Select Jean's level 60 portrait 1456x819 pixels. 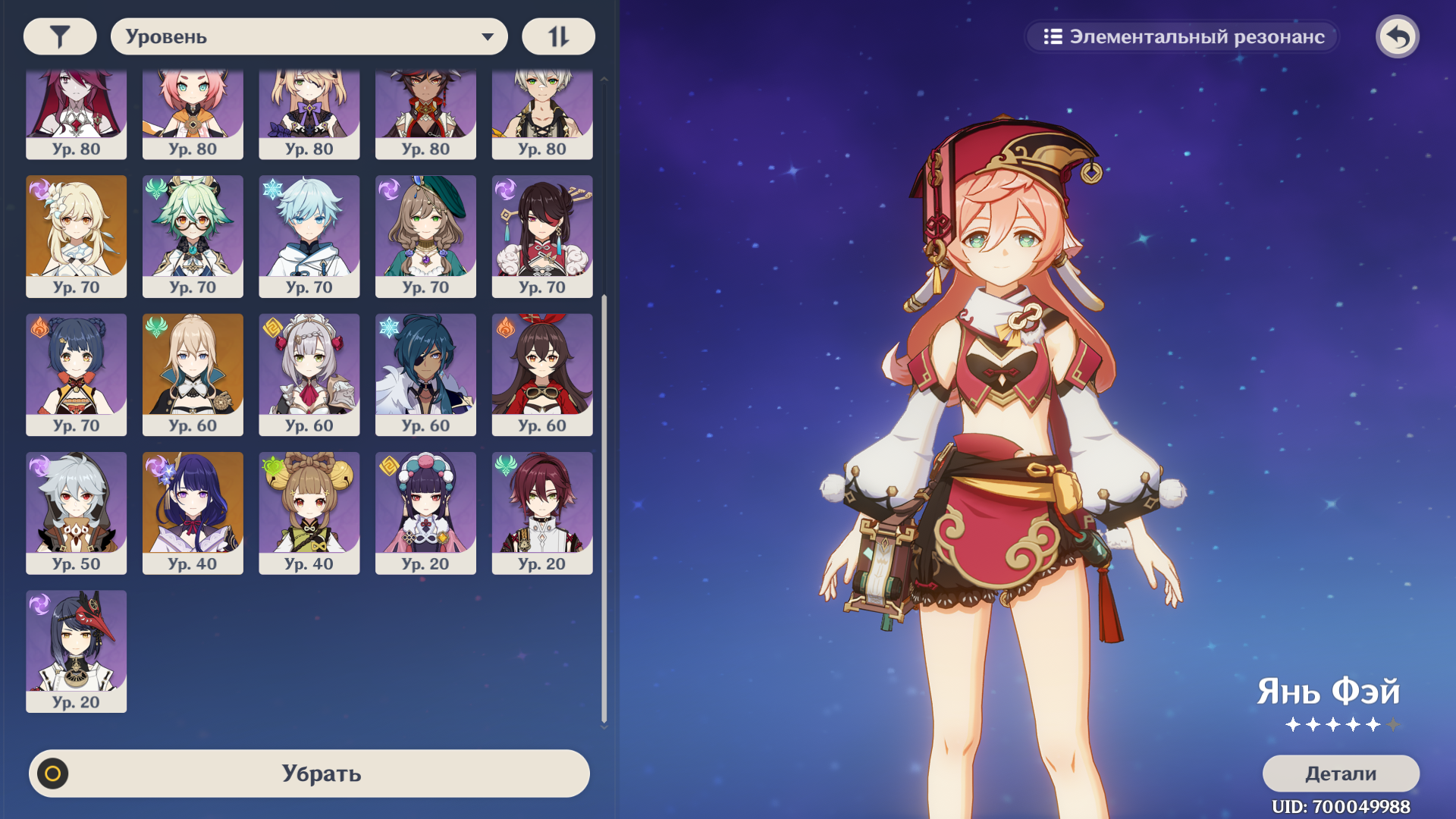coord(193,374)
